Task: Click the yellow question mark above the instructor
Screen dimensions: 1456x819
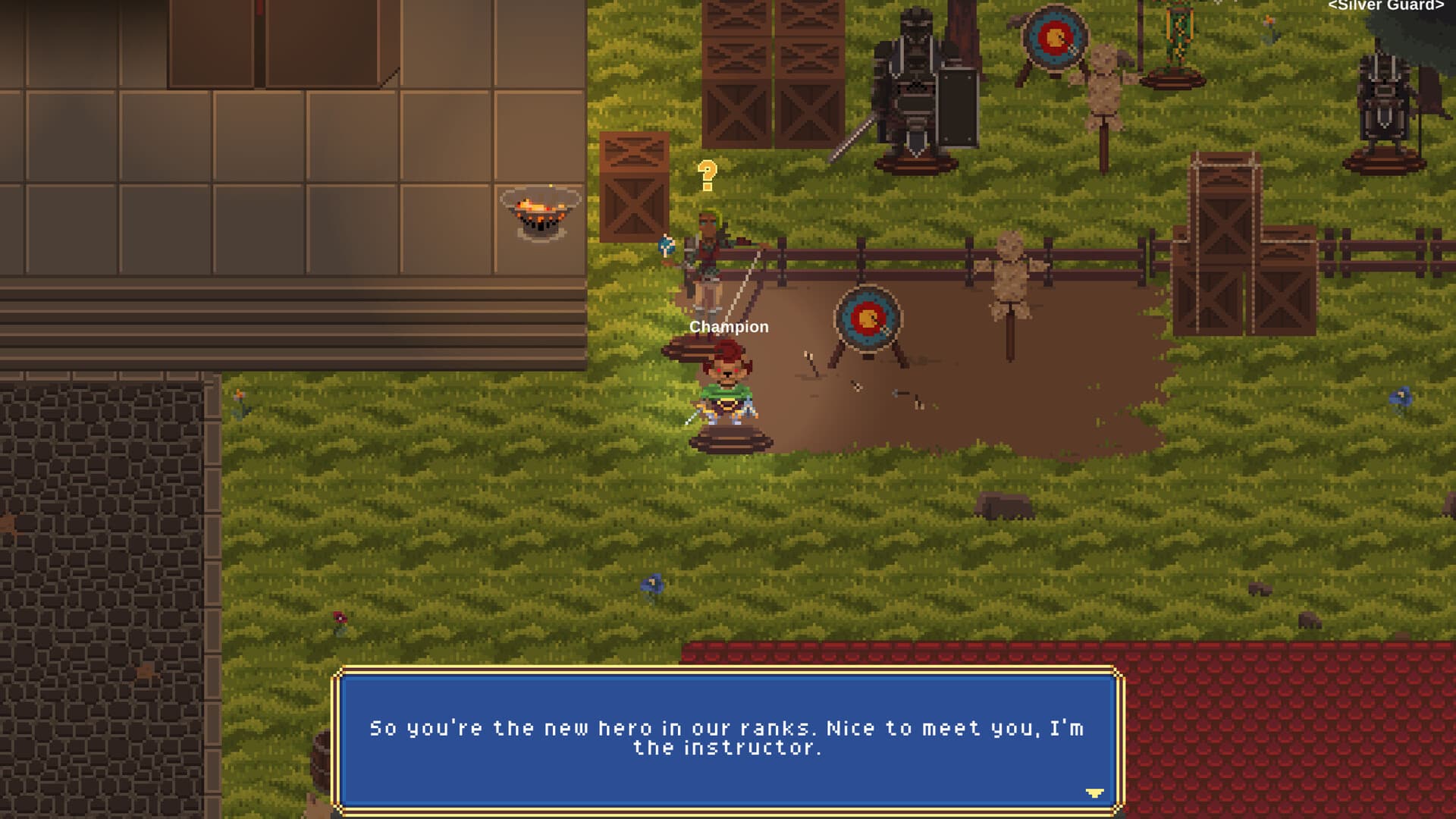Action: point(707,174)
